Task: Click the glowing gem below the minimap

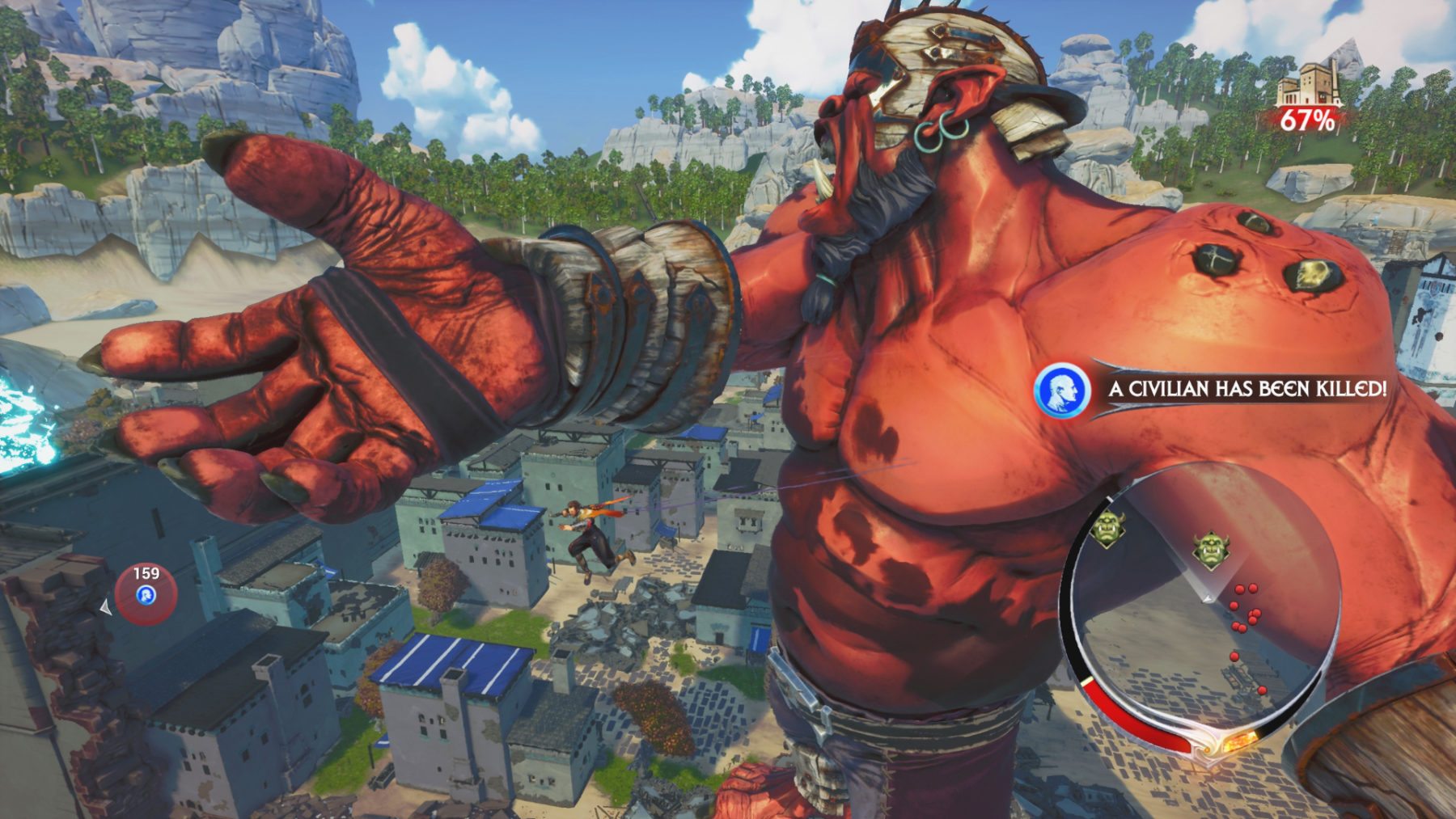Action: pyautogui.click(x=1235, y=741)
